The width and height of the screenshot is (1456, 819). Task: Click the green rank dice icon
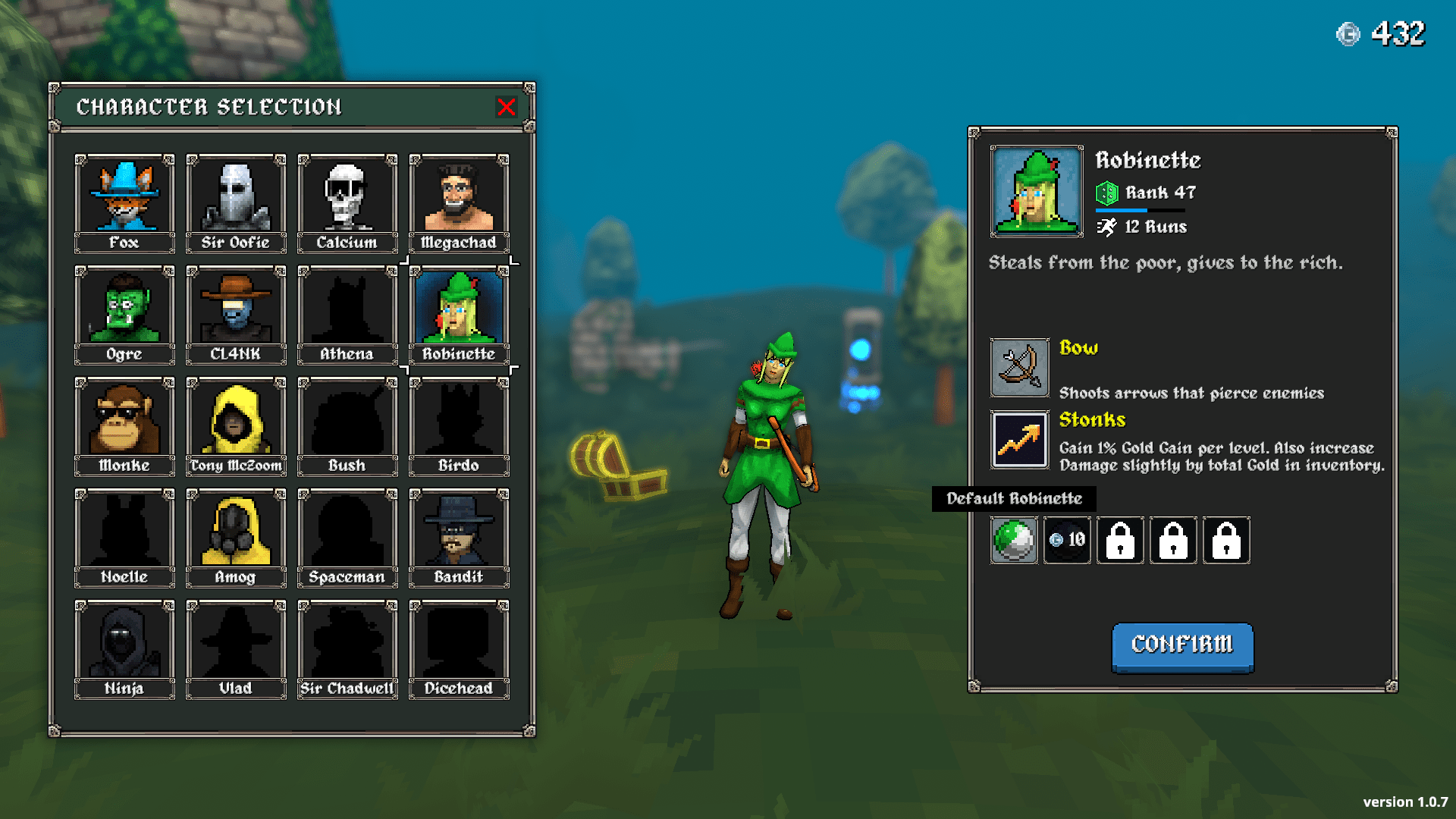[x=1107, y=192]
